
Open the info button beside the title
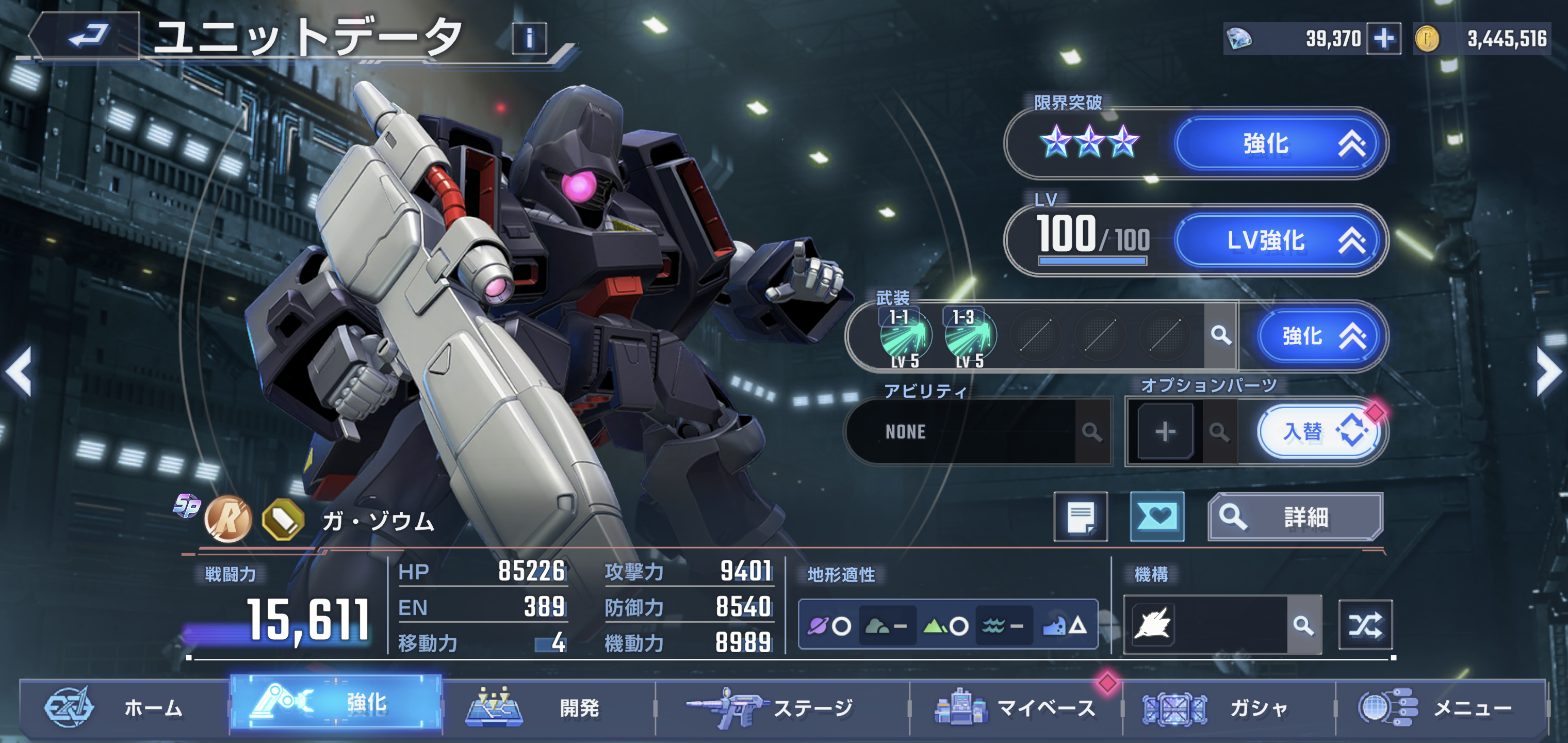528,39
